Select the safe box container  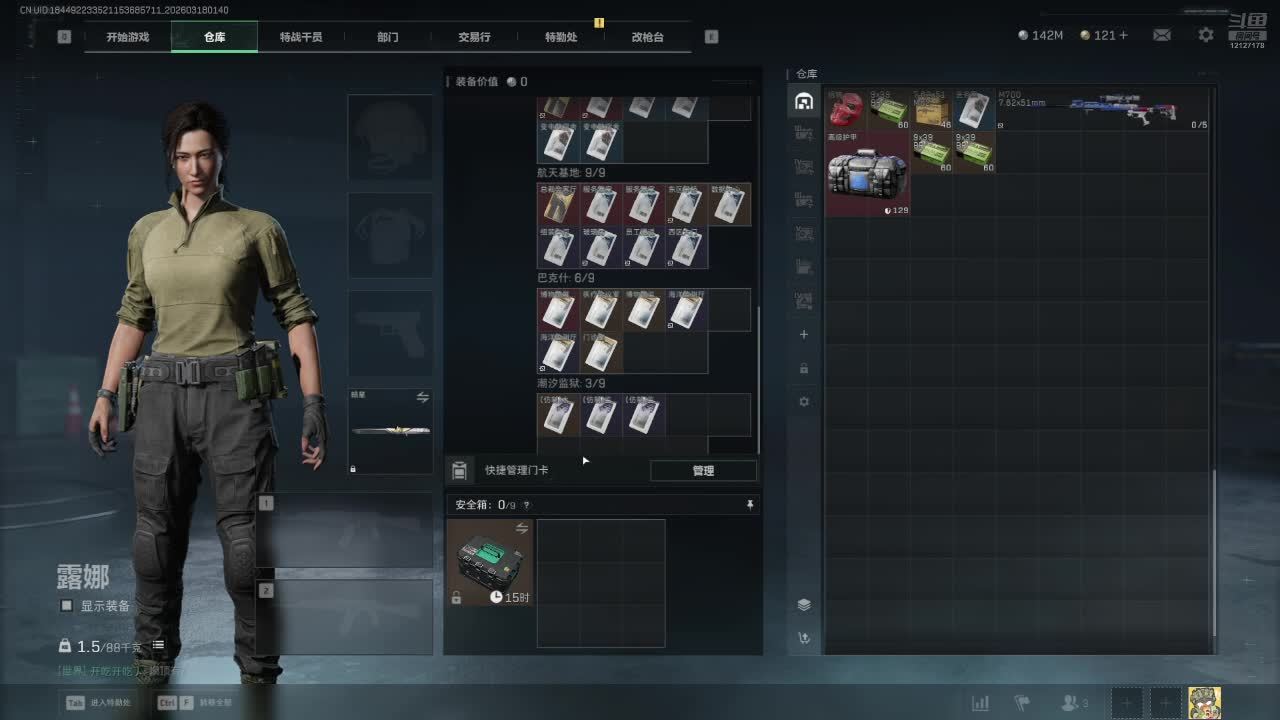pos(490,562)
